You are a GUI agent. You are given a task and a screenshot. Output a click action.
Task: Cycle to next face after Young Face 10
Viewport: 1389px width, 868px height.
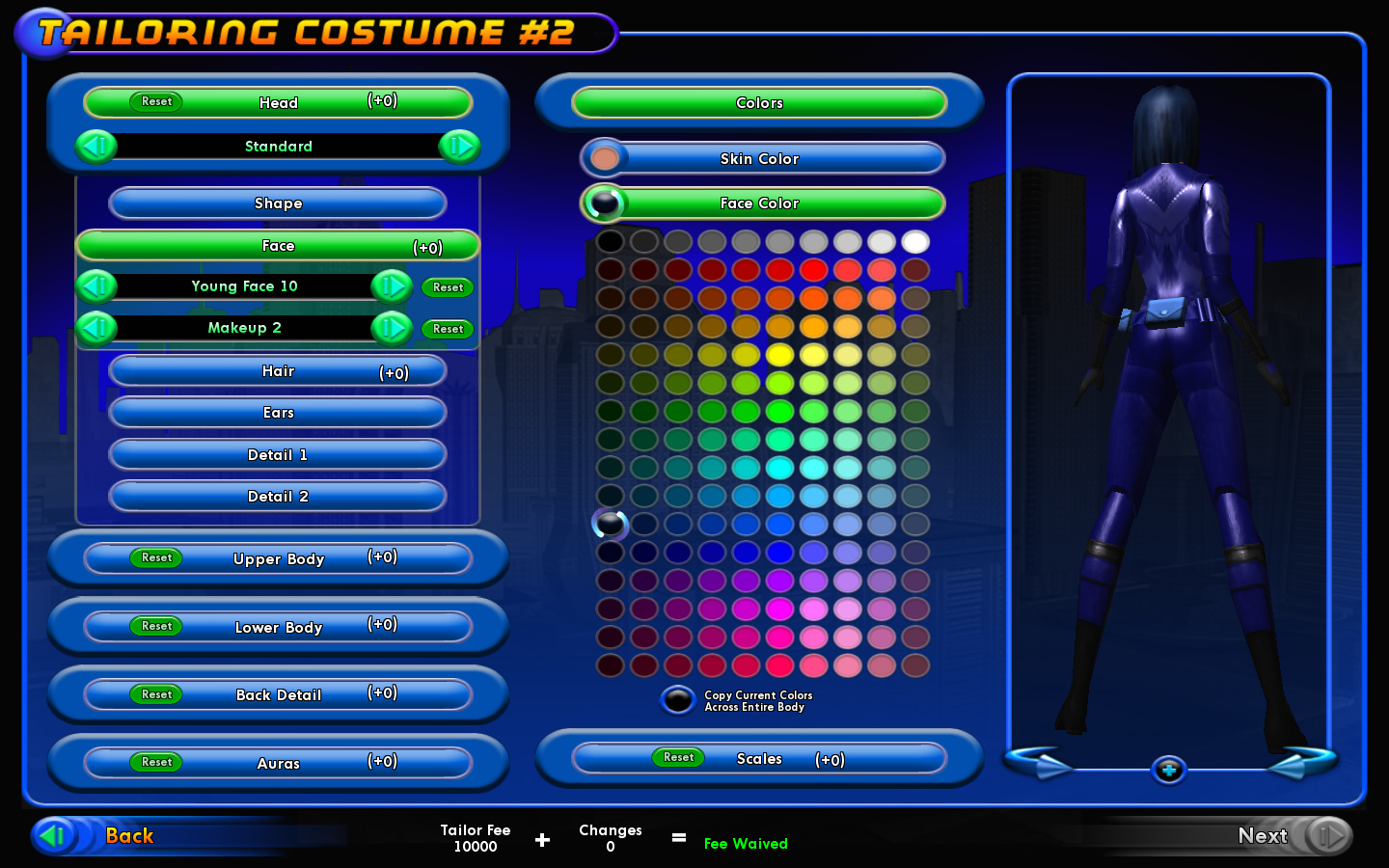click(x=392, y=286)
